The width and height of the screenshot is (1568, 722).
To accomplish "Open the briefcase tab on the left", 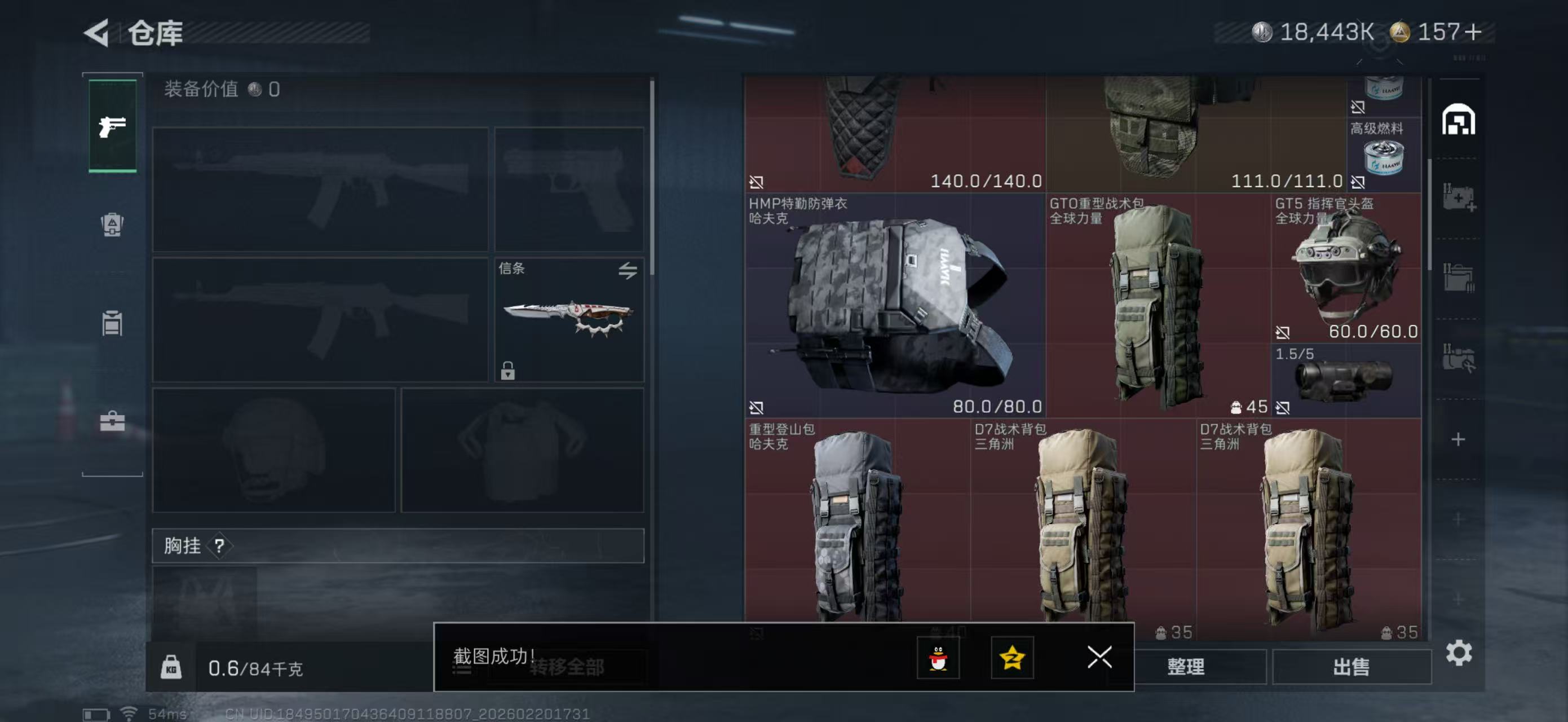I will [113, 421].
